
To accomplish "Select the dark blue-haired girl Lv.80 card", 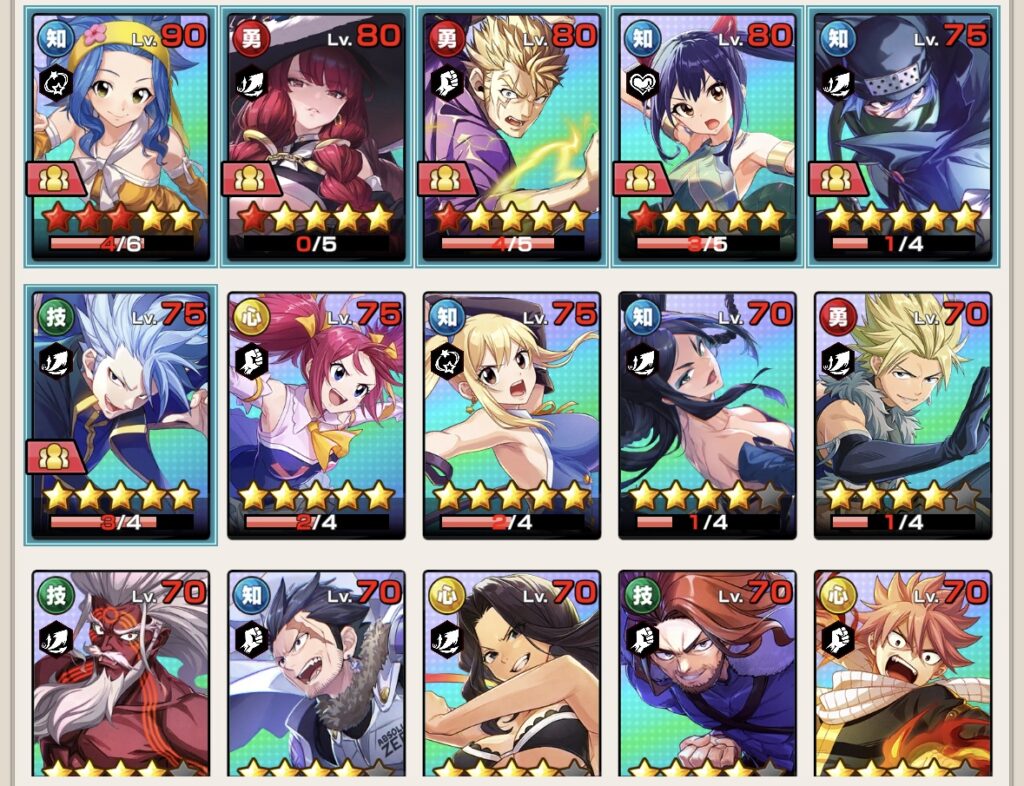I will point(708,137).
